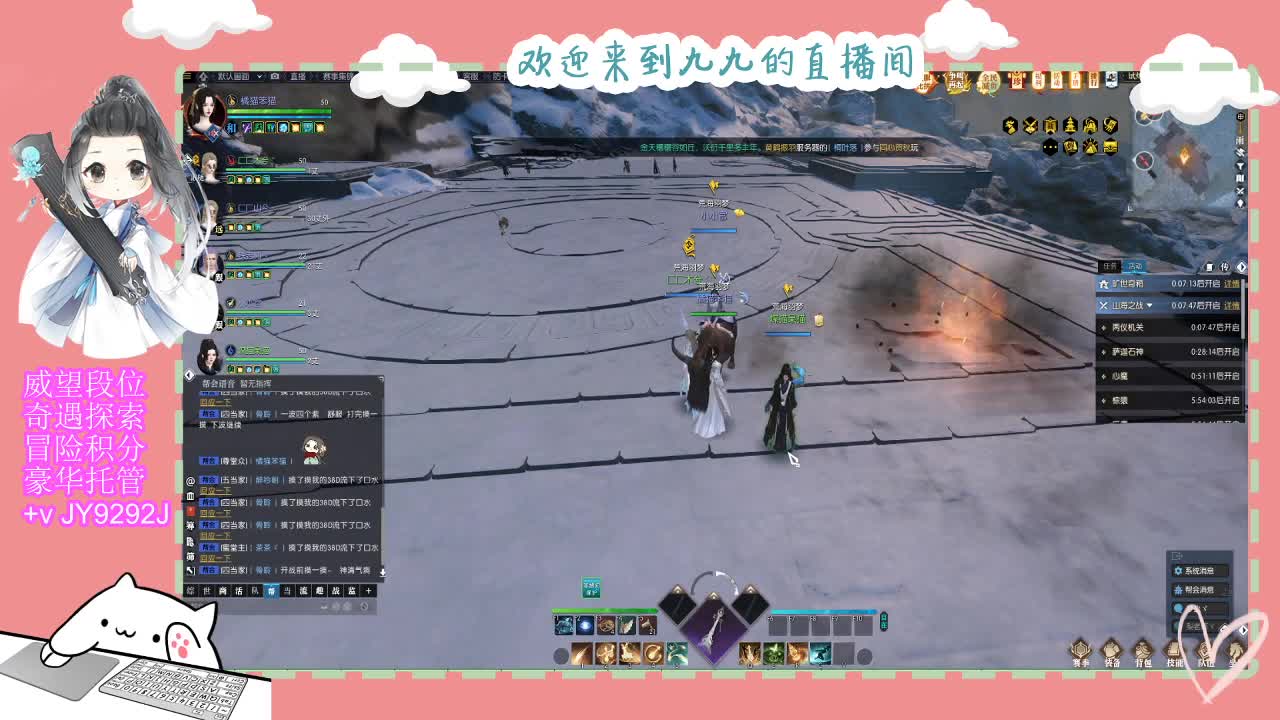Switch to the 任务 tab
Image resolution: width=1280 pixels, height=720 pixels.
(x=1110, y=266)
